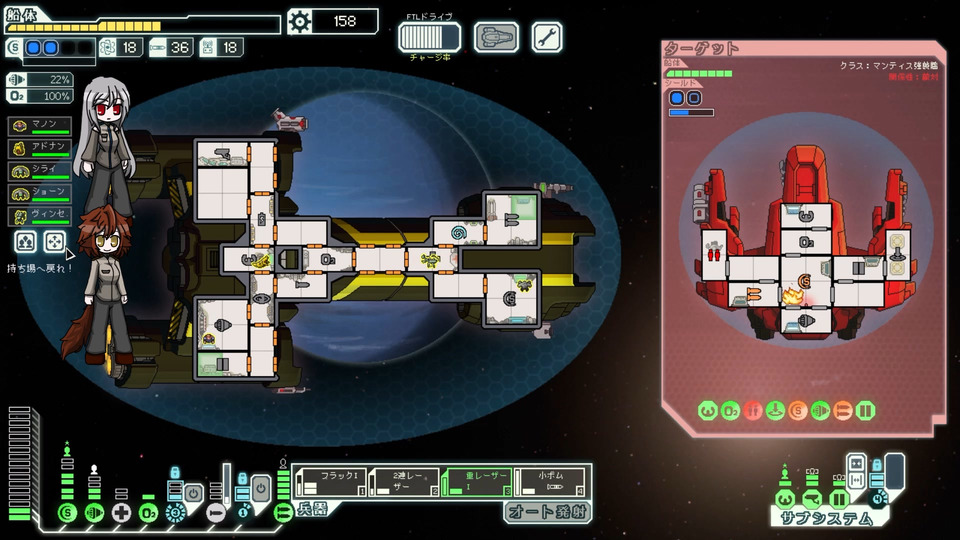The image size is (960, 540).
Task: Choose the 重レーザー I weapon slot
Action: pyautogui.click(x=477, y=481)
